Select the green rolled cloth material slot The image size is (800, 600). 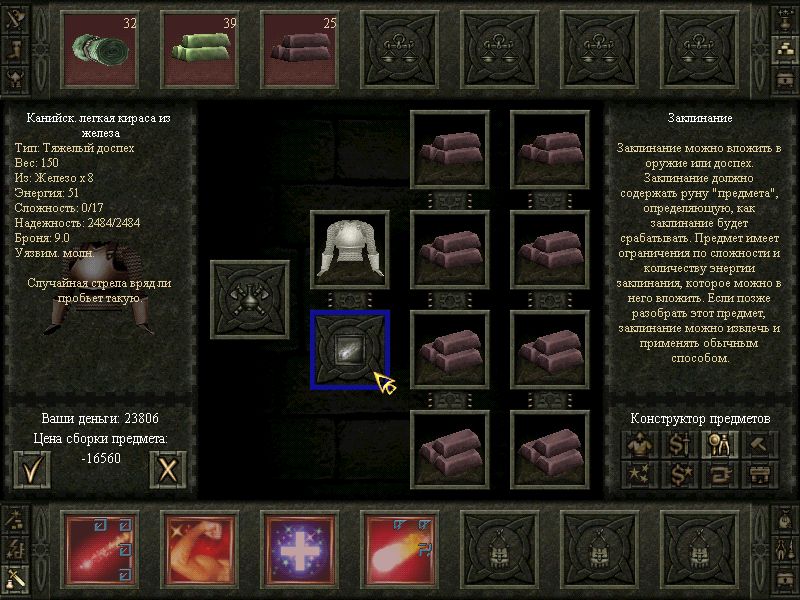(x=100, y=48)
